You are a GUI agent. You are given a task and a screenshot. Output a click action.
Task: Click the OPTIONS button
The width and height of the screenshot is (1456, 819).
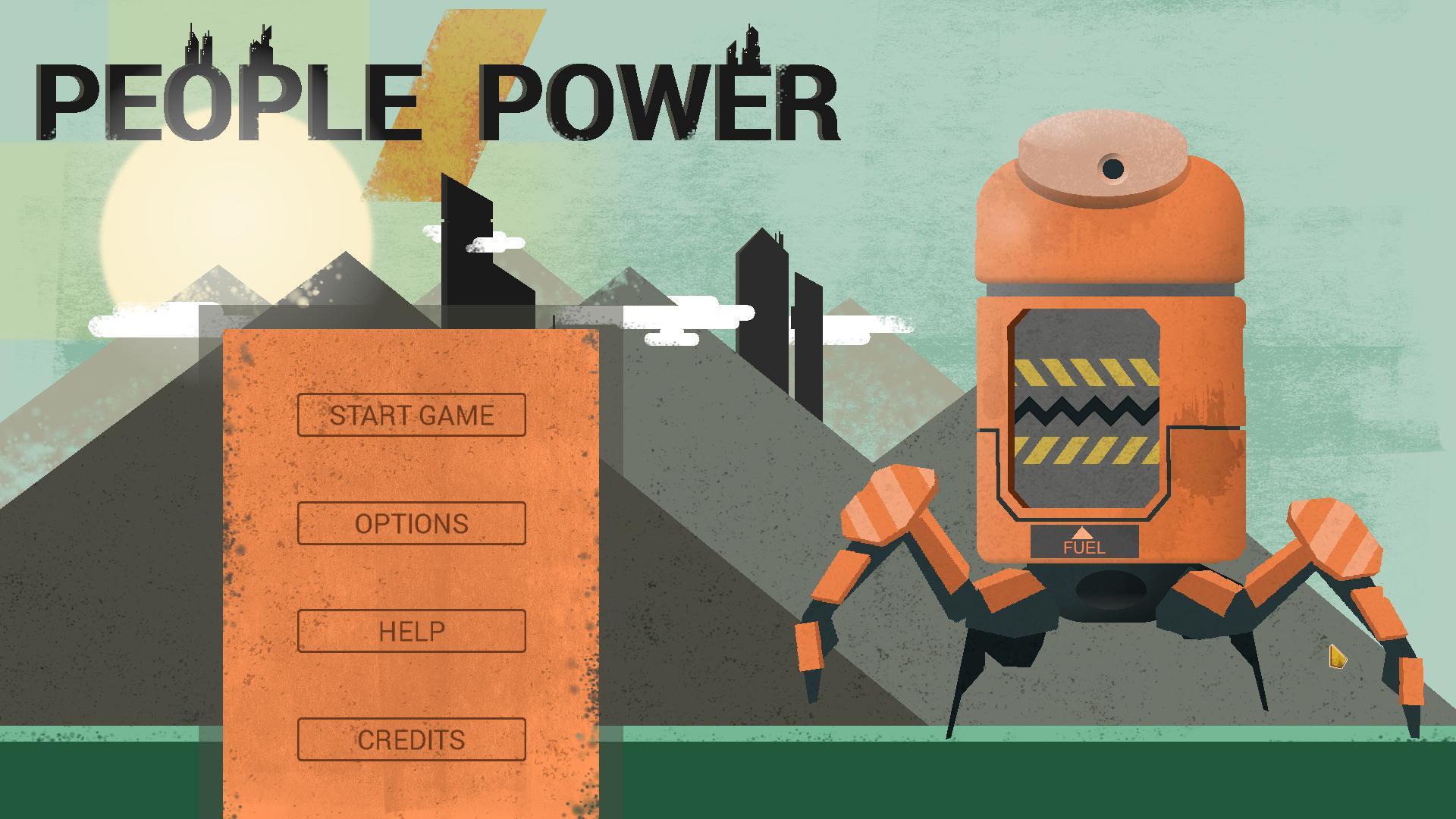pyautogui.click(x=412, y=522)
